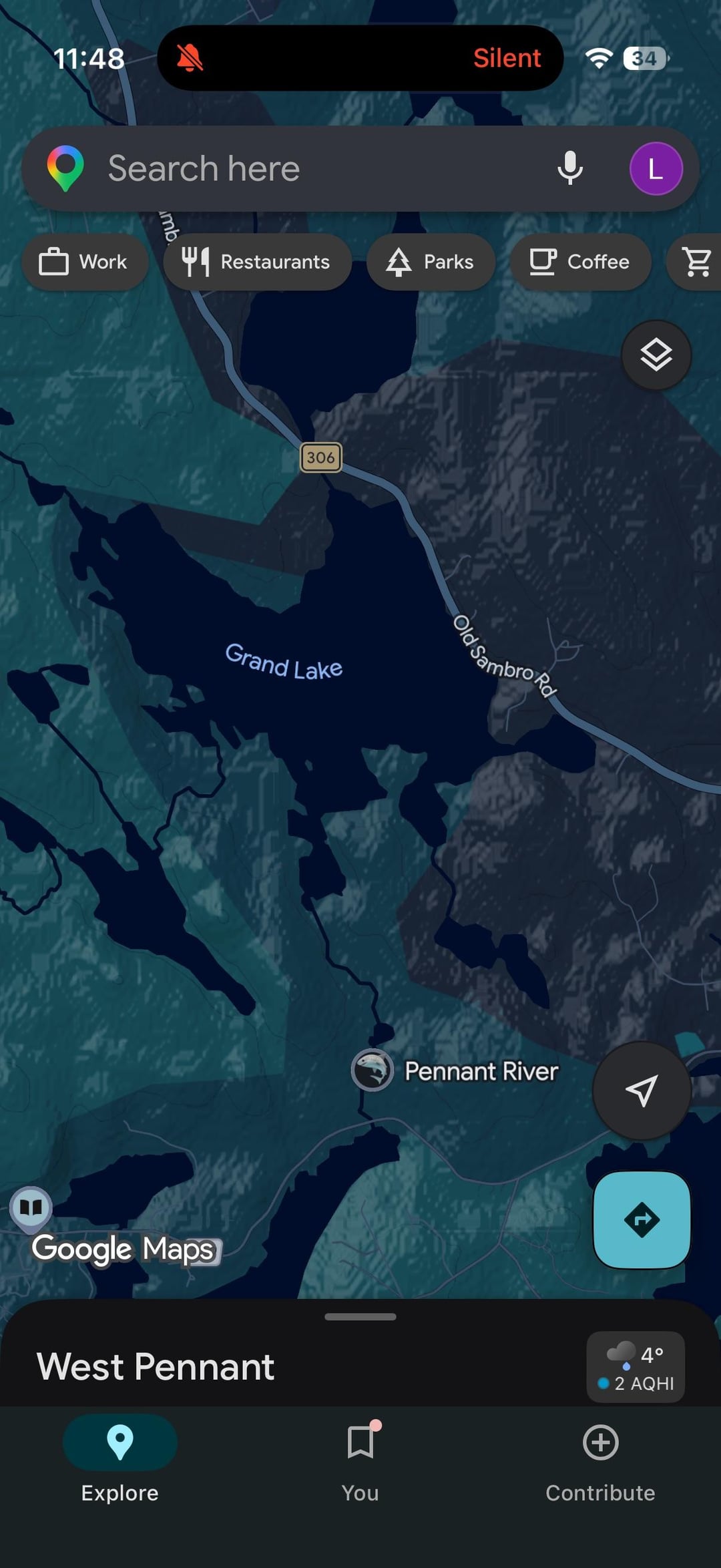
Task: Expand the West Pennant bottom sheet handle
Action: click(x=360, y=1317)
